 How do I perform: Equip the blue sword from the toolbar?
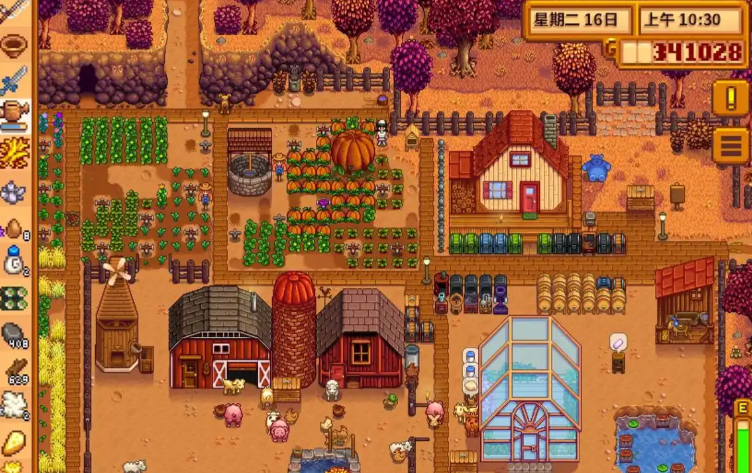14,81
